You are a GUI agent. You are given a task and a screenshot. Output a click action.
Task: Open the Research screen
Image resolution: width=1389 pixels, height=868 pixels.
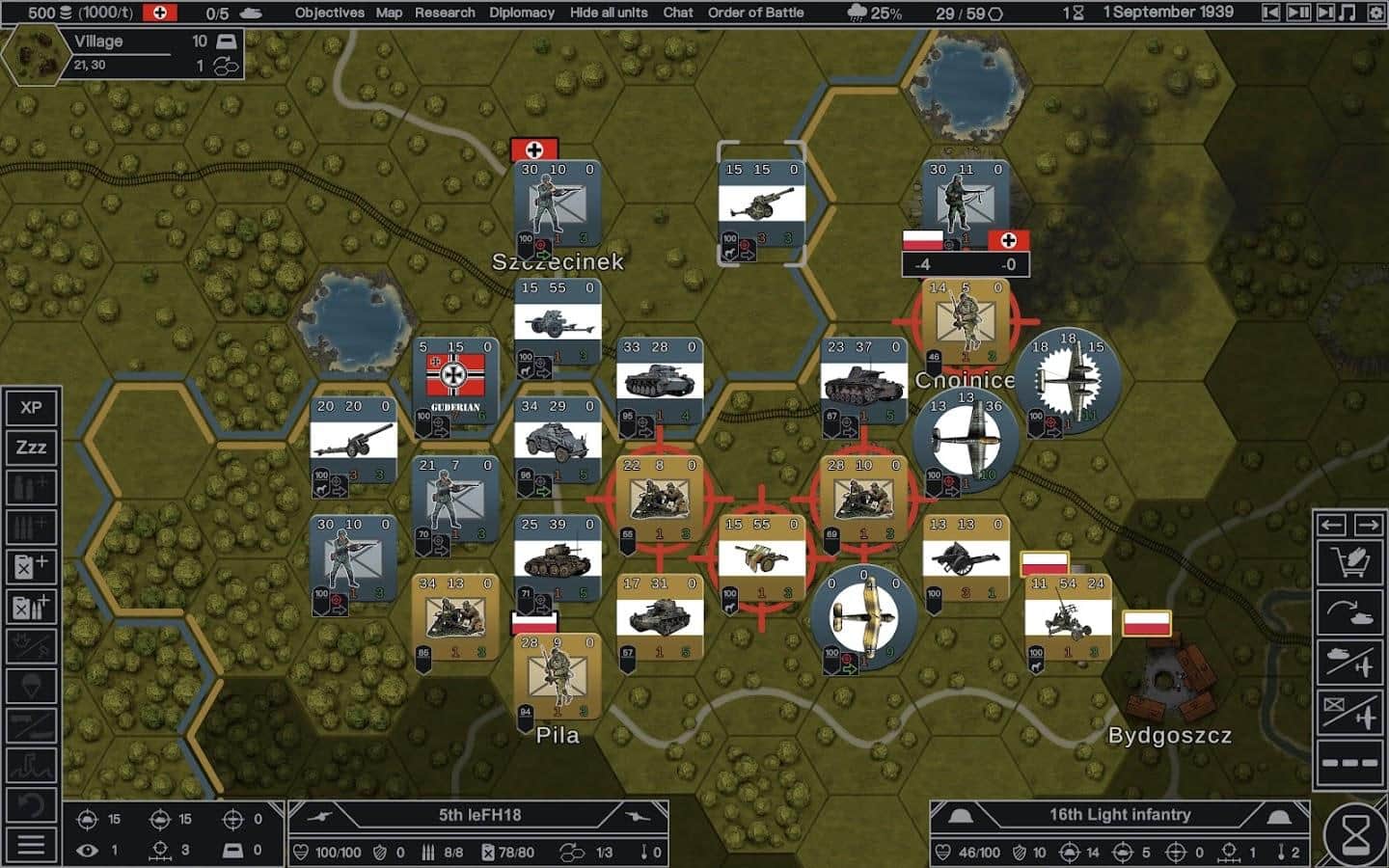(x=445, y=13)
